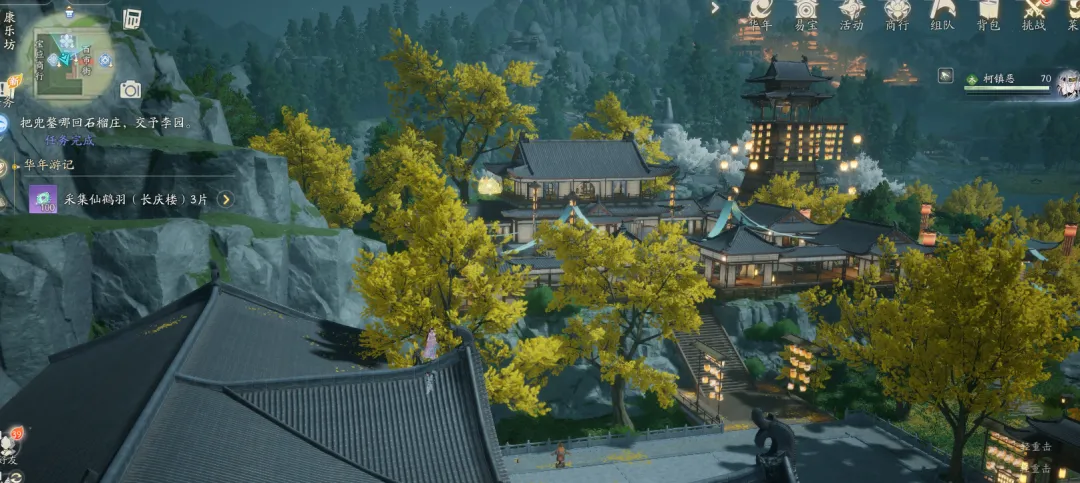Select the 华年游记 quest tracker header

coord(57,165)
